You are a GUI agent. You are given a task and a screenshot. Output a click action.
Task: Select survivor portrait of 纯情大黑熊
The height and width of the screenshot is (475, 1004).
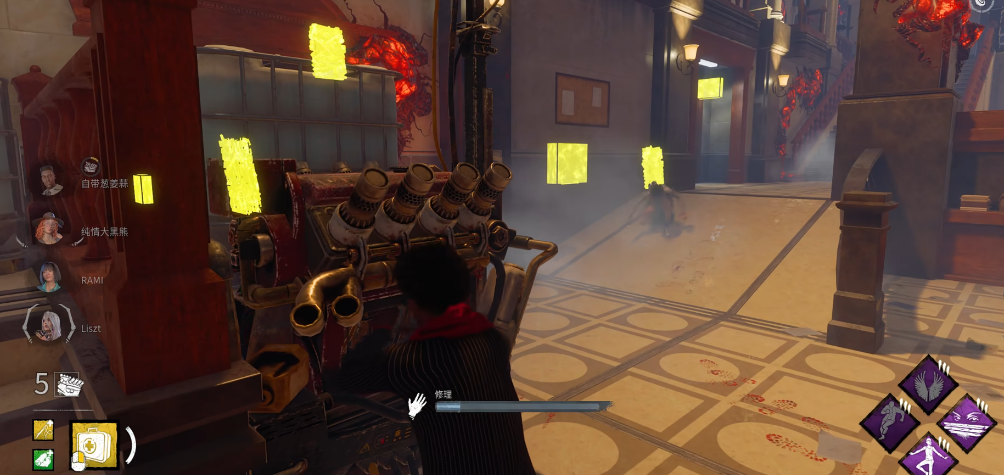pyautogui.click(x=48, y=229)
